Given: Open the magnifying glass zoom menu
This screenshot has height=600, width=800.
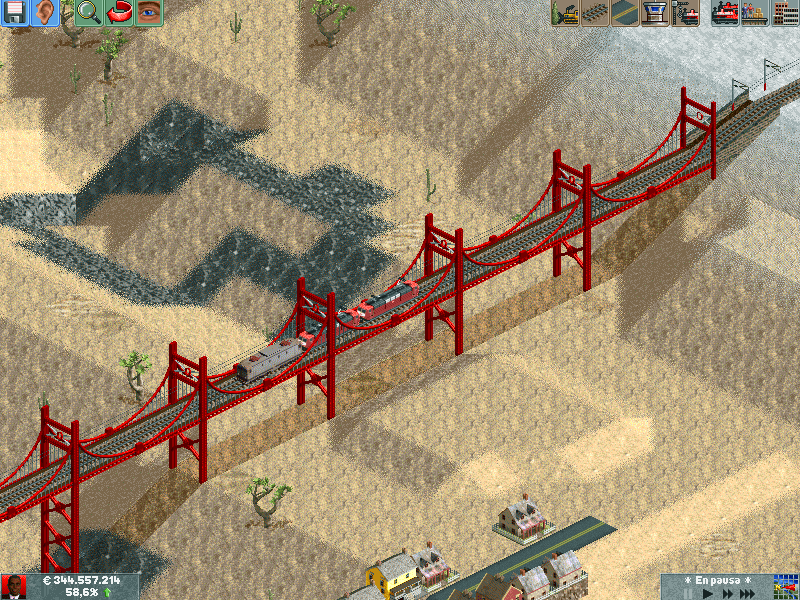Looking at the screenshot, I should tap(88, 13).
